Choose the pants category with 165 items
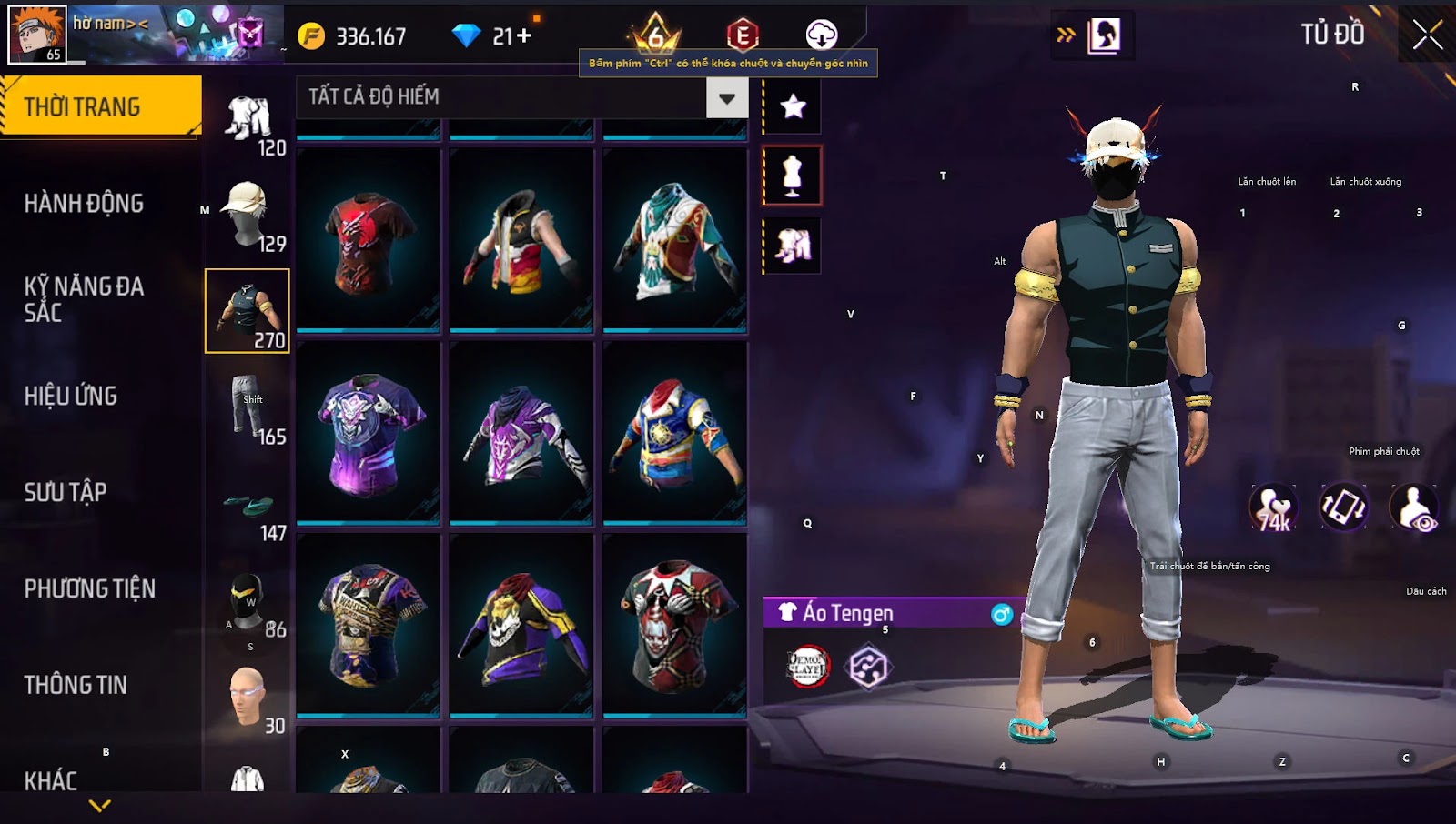The height and width of the screenshot is (824, 1456). (248, 407)
